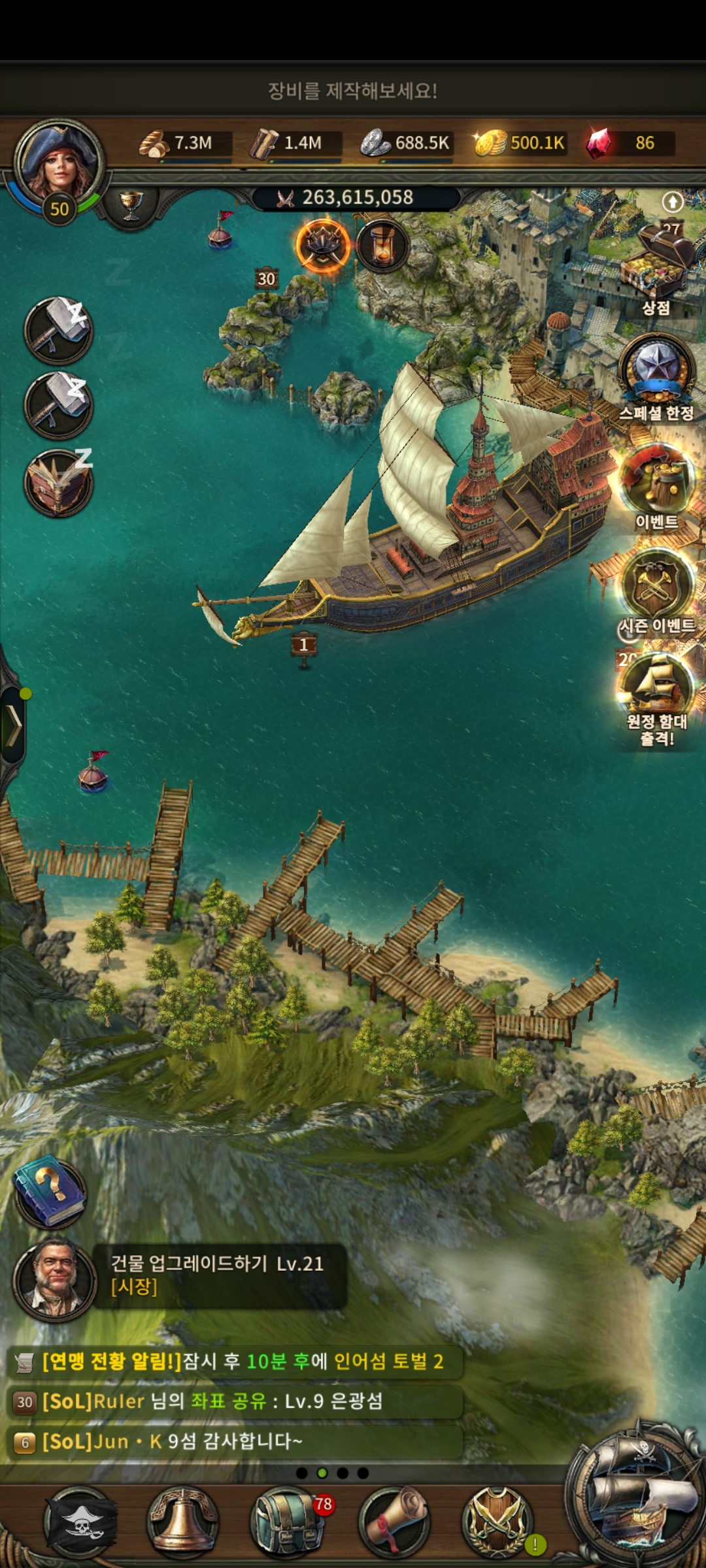This screenshot has width=706, height=1568.
Task: Check the hourglass timer icon
Action: click(x=382, y=246)
